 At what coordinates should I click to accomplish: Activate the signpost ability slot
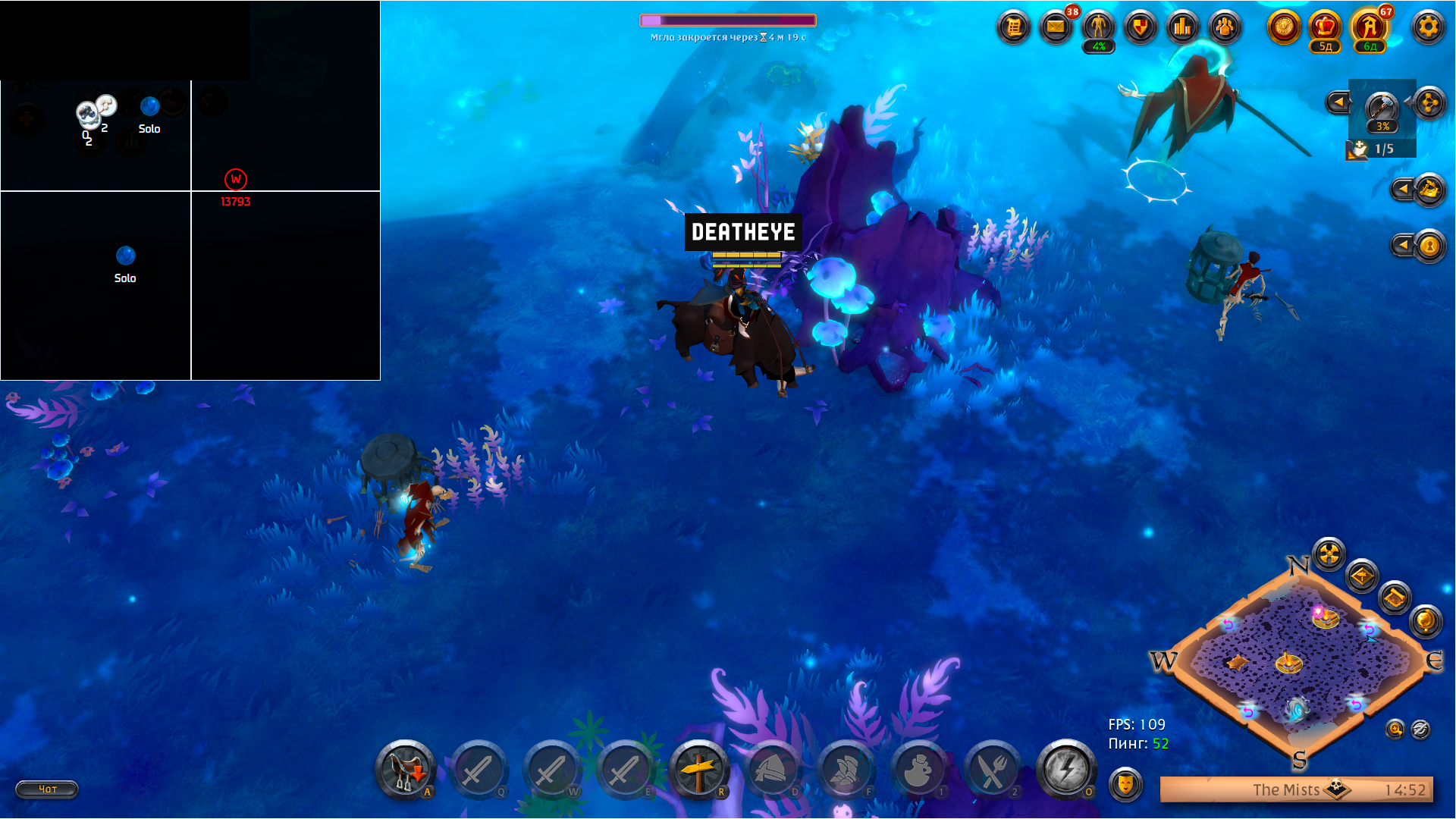tap(698, 770)
